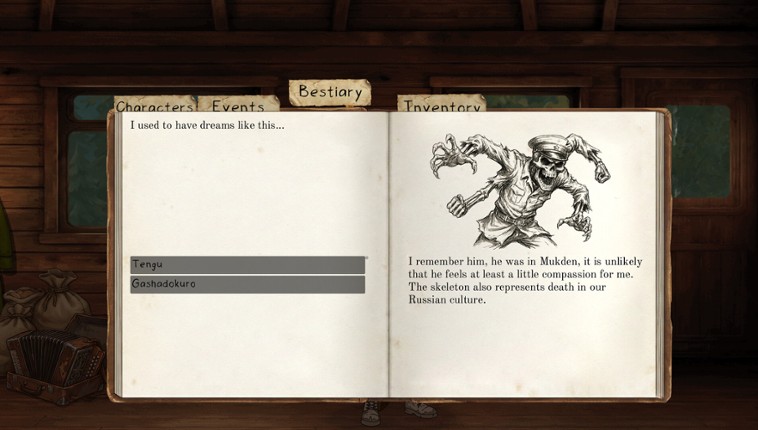758x430 pixels.
Task: Switch to the Characters tab
Action: click(x=154, y=106)
